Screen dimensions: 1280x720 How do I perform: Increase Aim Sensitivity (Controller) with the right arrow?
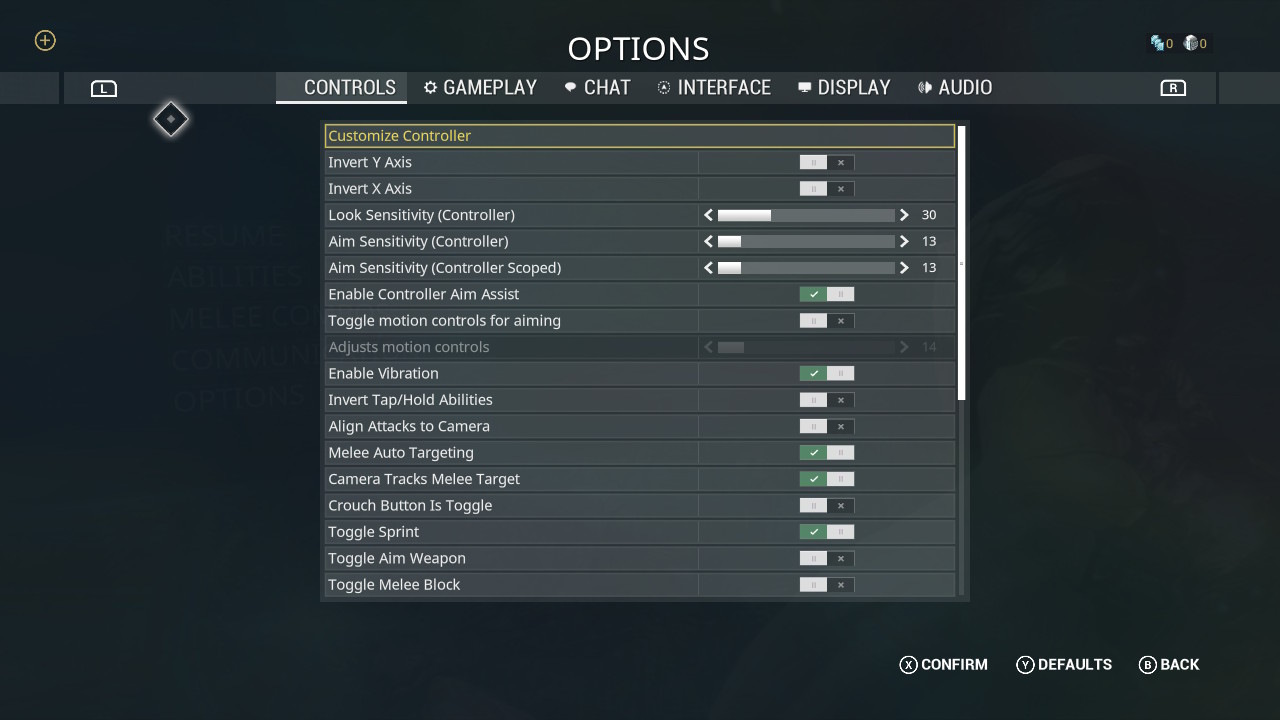904,241
